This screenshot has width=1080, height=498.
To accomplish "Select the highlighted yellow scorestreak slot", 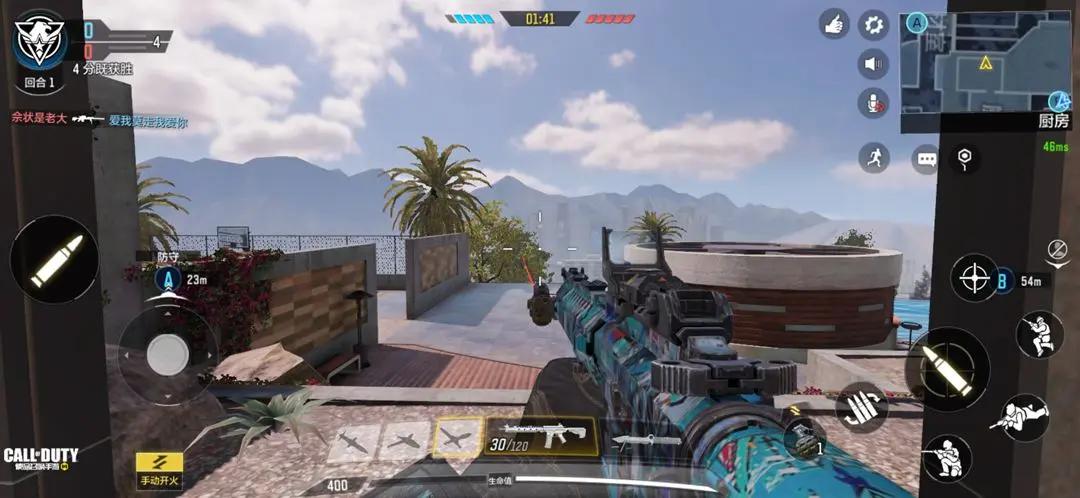I will point(459,438).
